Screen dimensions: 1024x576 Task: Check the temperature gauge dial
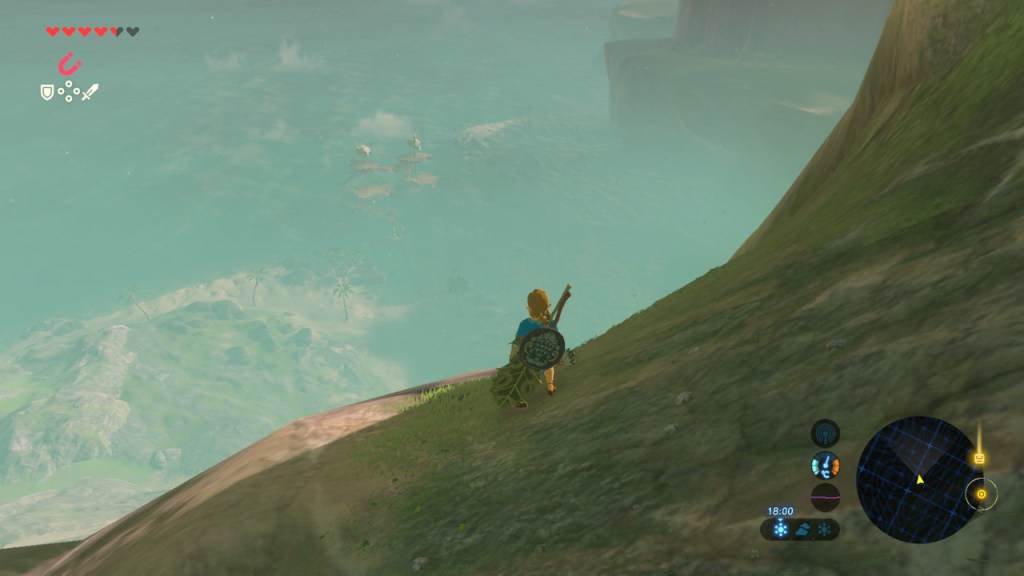[x=825, y=465]
